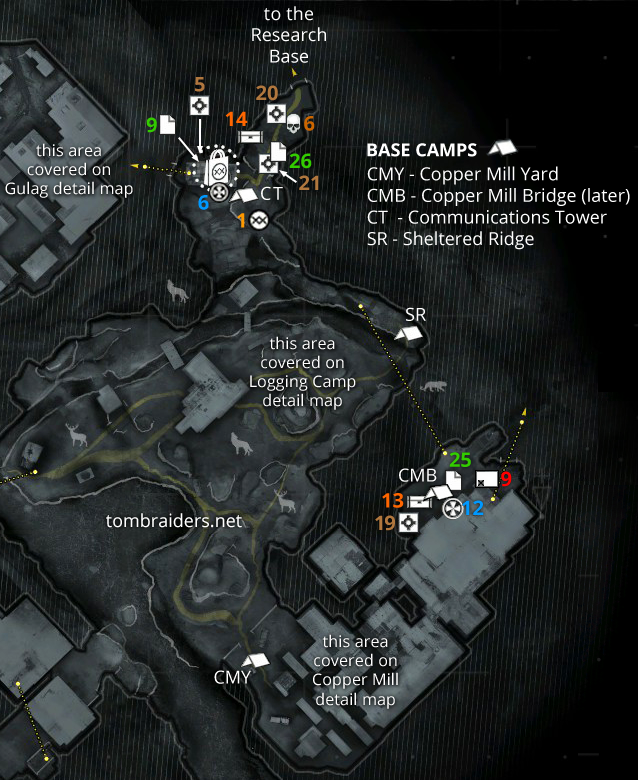Select the crosshair marker numbered 5
The image size is (638, 780).
point(199,106)
